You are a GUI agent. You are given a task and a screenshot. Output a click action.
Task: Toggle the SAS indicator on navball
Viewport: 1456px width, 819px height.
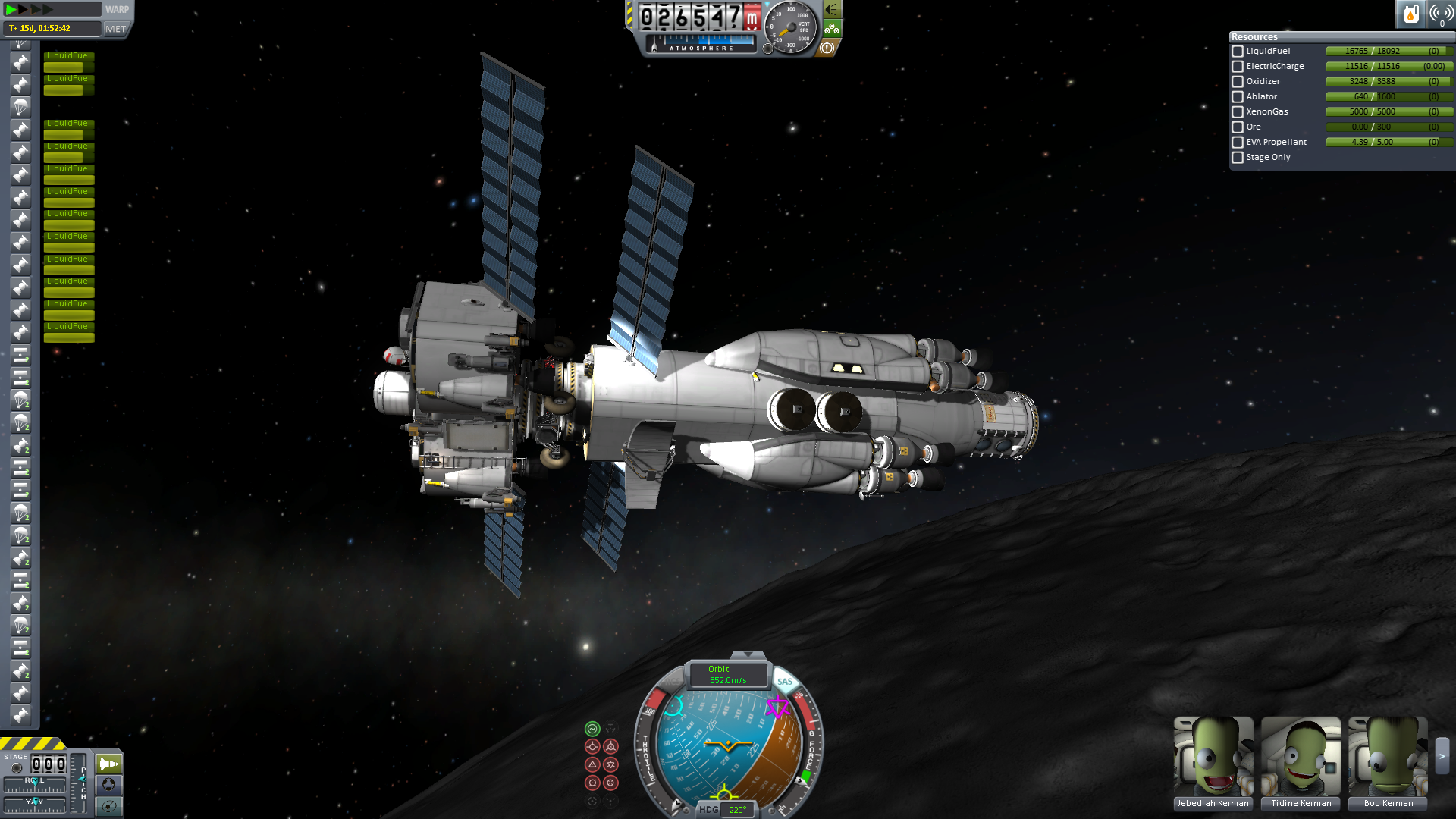(785, 682)
